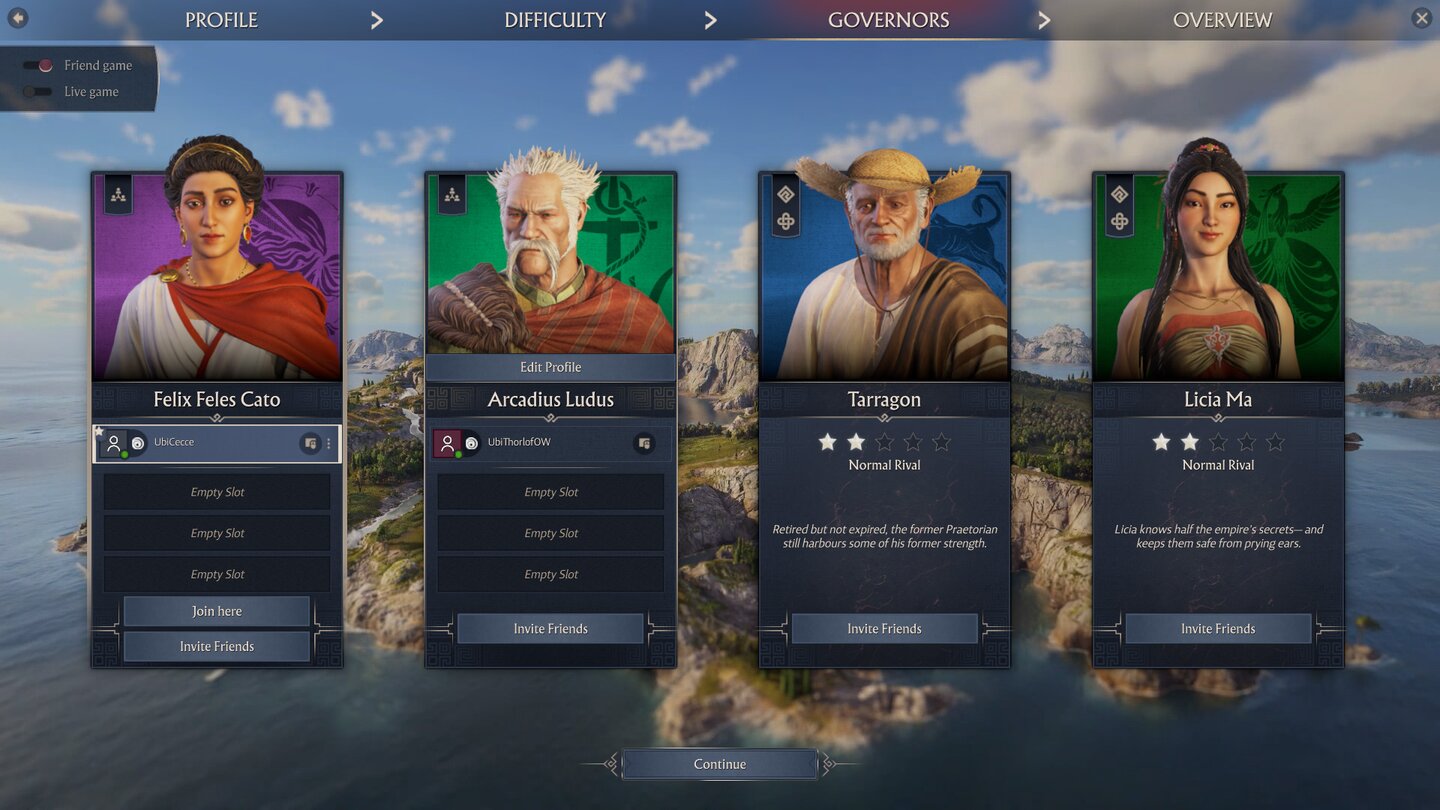Invite friends to Felix Feles Cato's team
This screenshot has height=810, width=1440.
217,647
